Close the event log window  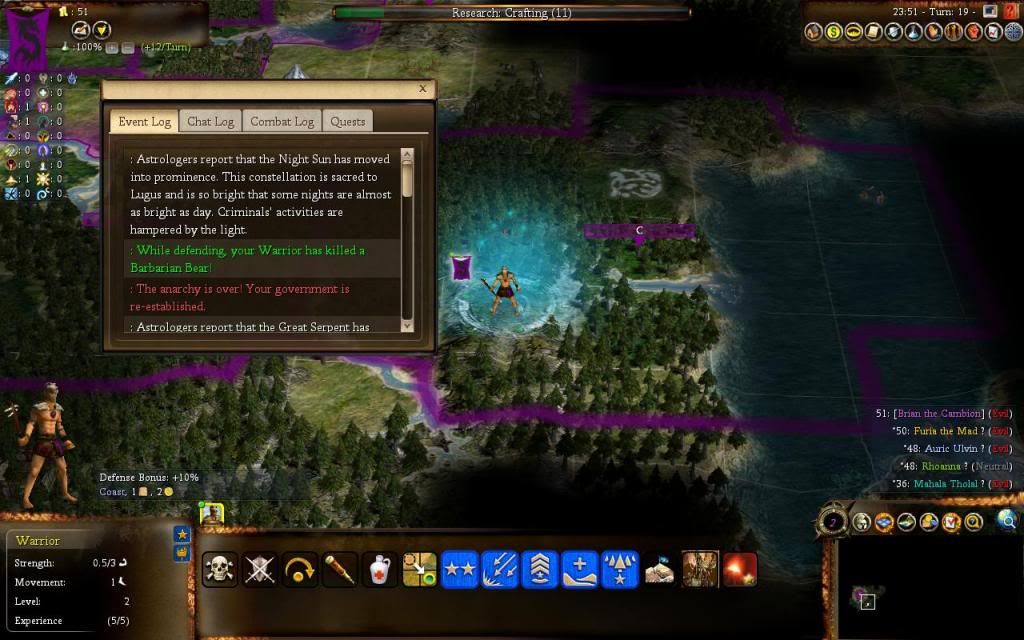point(422,89)
